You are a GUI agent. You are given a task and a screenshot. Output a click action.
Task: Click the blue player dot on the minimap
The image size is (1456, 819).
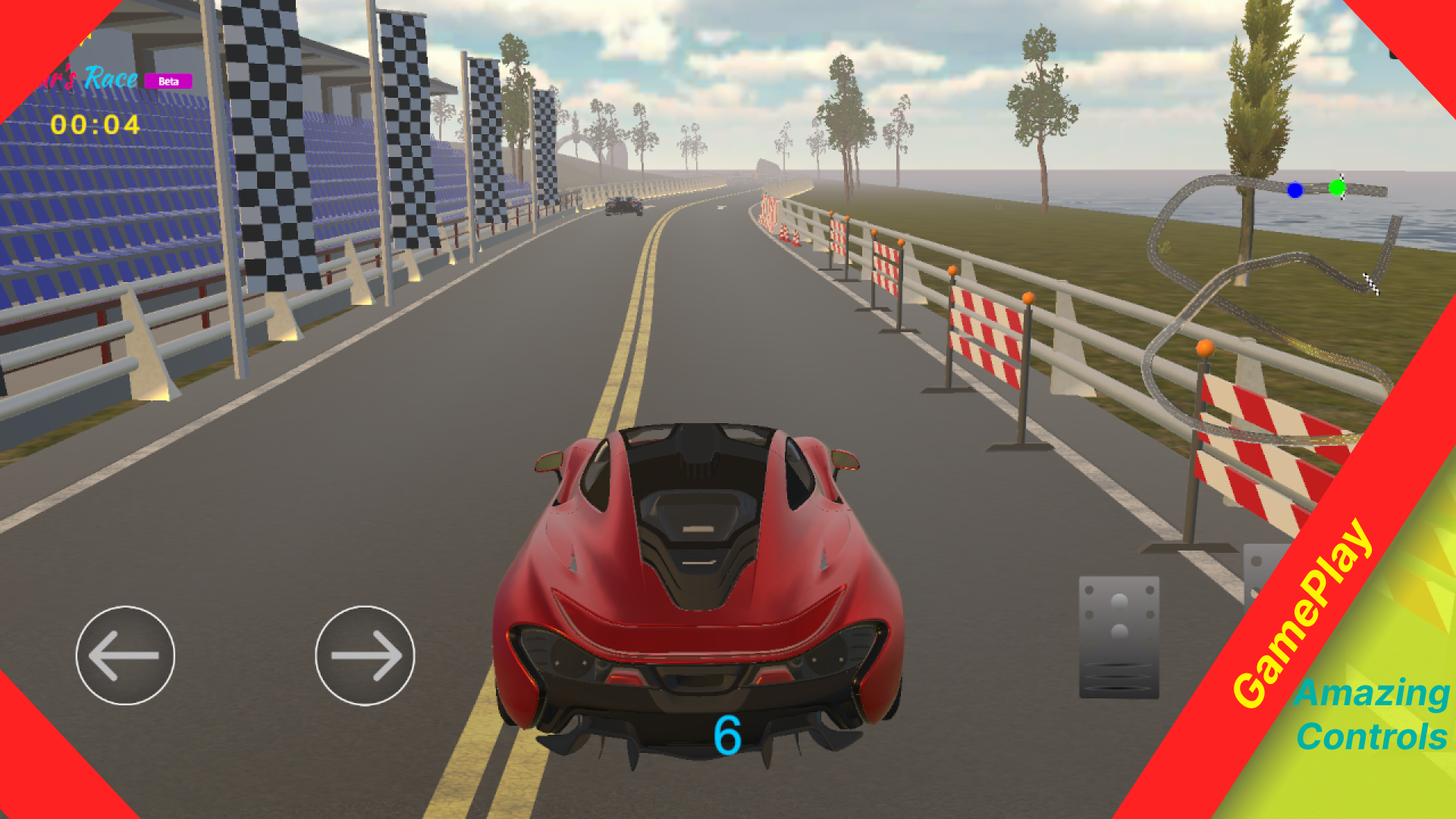pos(1295,190)
